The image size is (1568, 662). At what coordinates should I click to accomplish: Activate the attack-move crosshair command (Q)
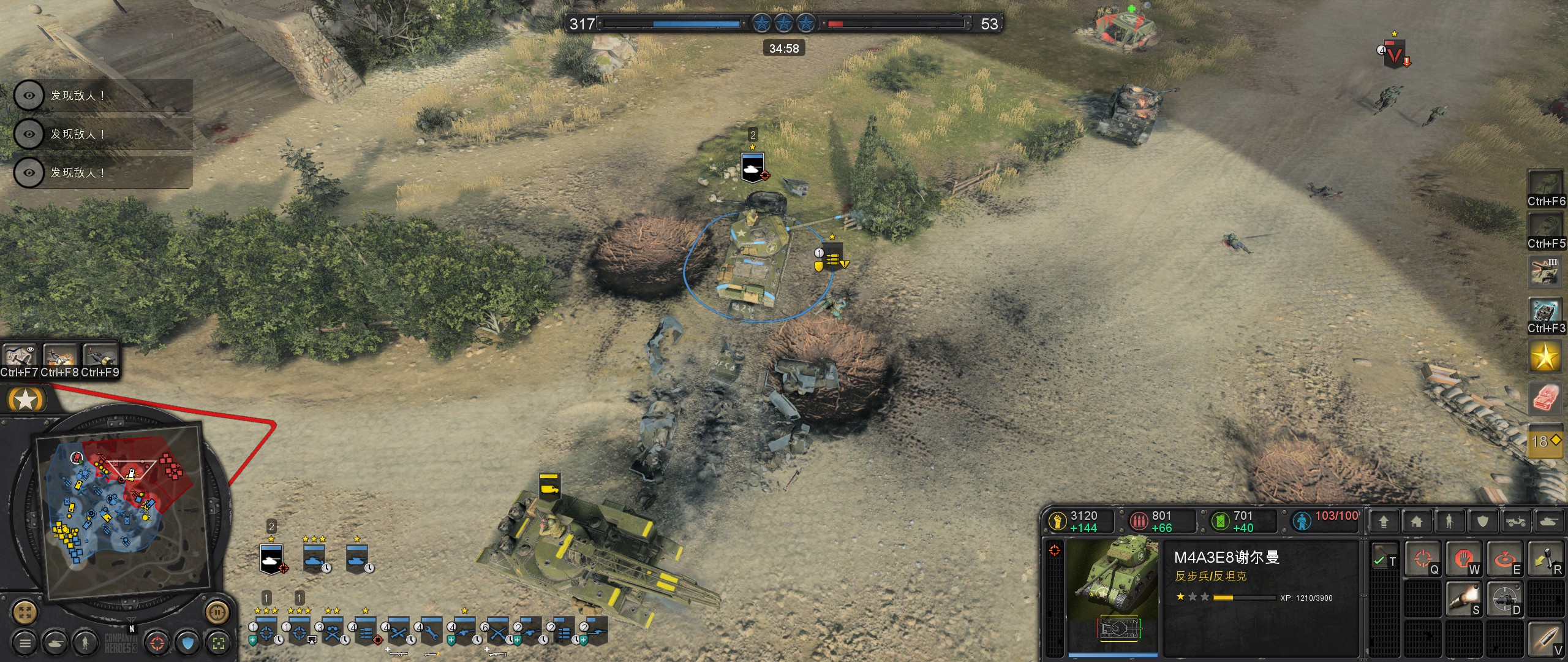[x=1422, y=558]
